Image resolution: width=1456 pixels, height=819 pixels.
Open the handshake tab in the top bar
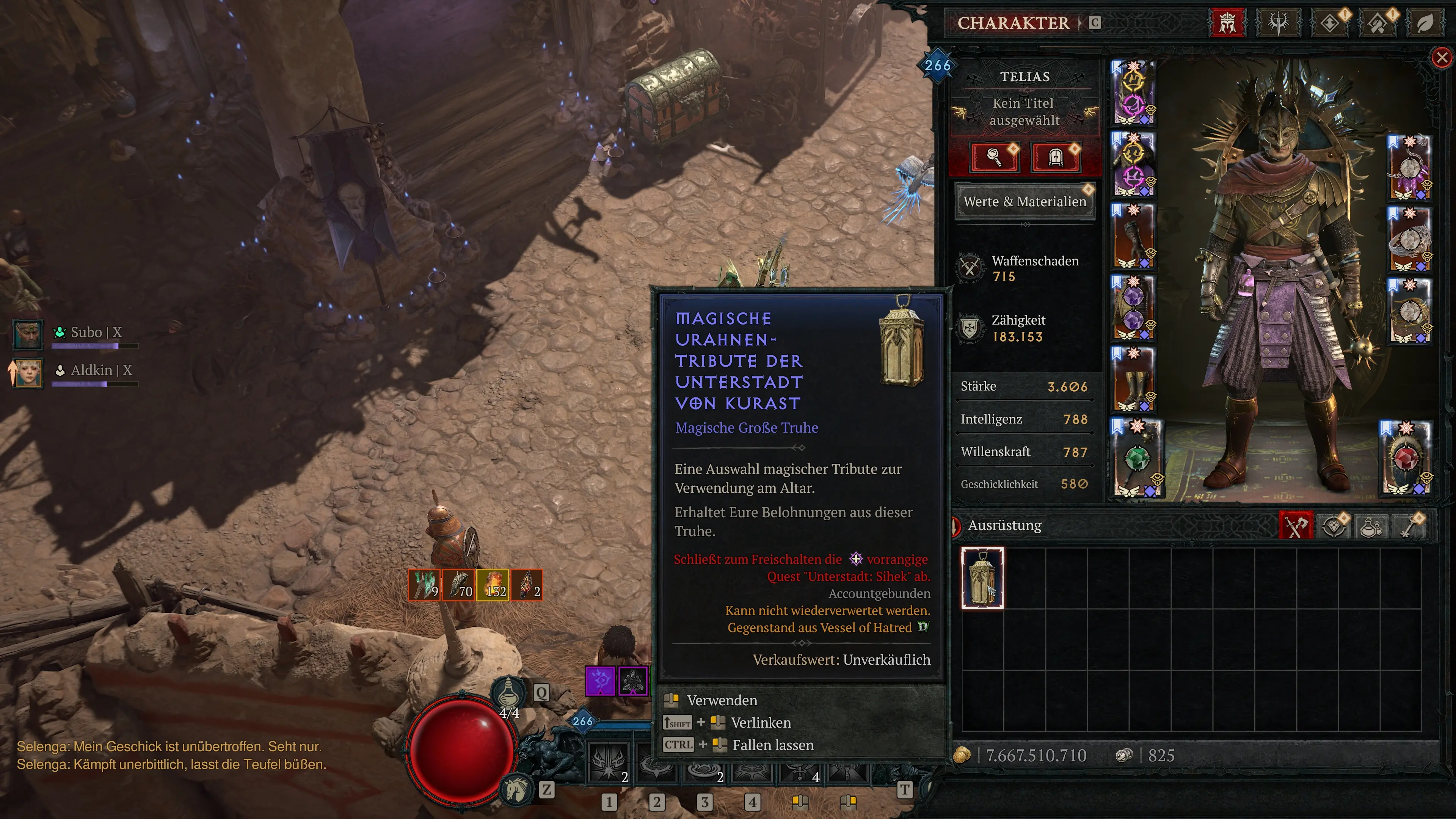click(x=1378, y=23)
